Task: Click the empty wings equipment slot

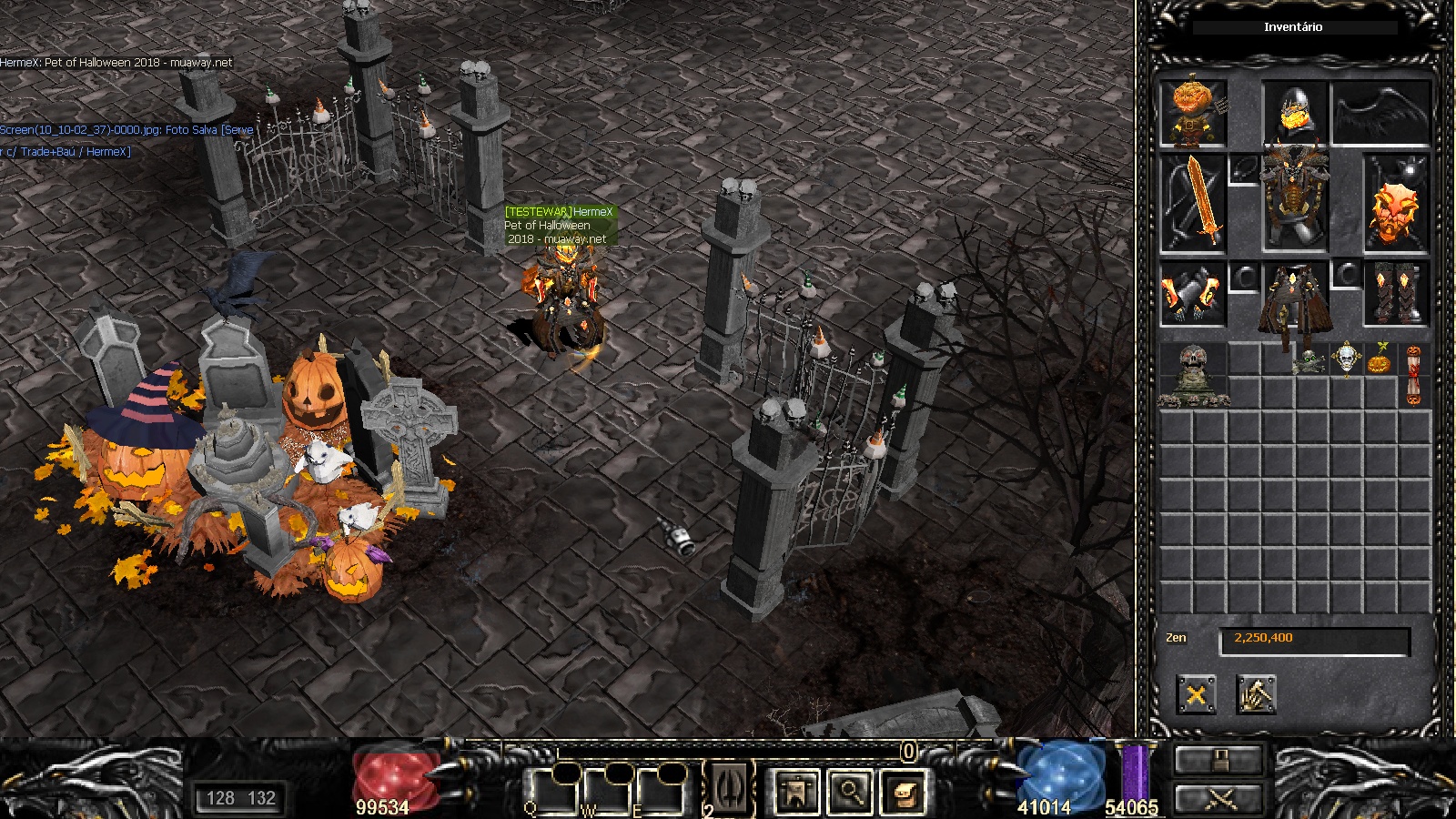Action: (1380, 113)
